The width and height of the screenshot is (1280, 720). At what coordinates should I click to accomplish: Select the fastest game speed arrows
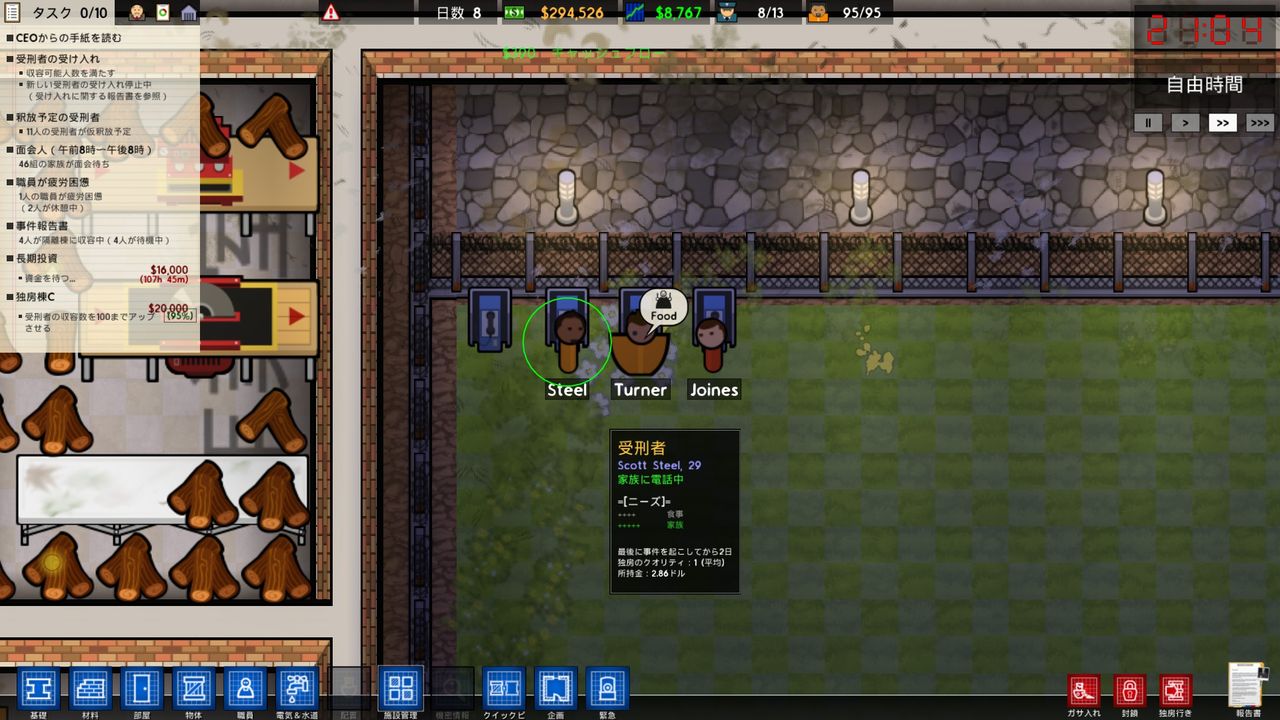point(1259,122)
